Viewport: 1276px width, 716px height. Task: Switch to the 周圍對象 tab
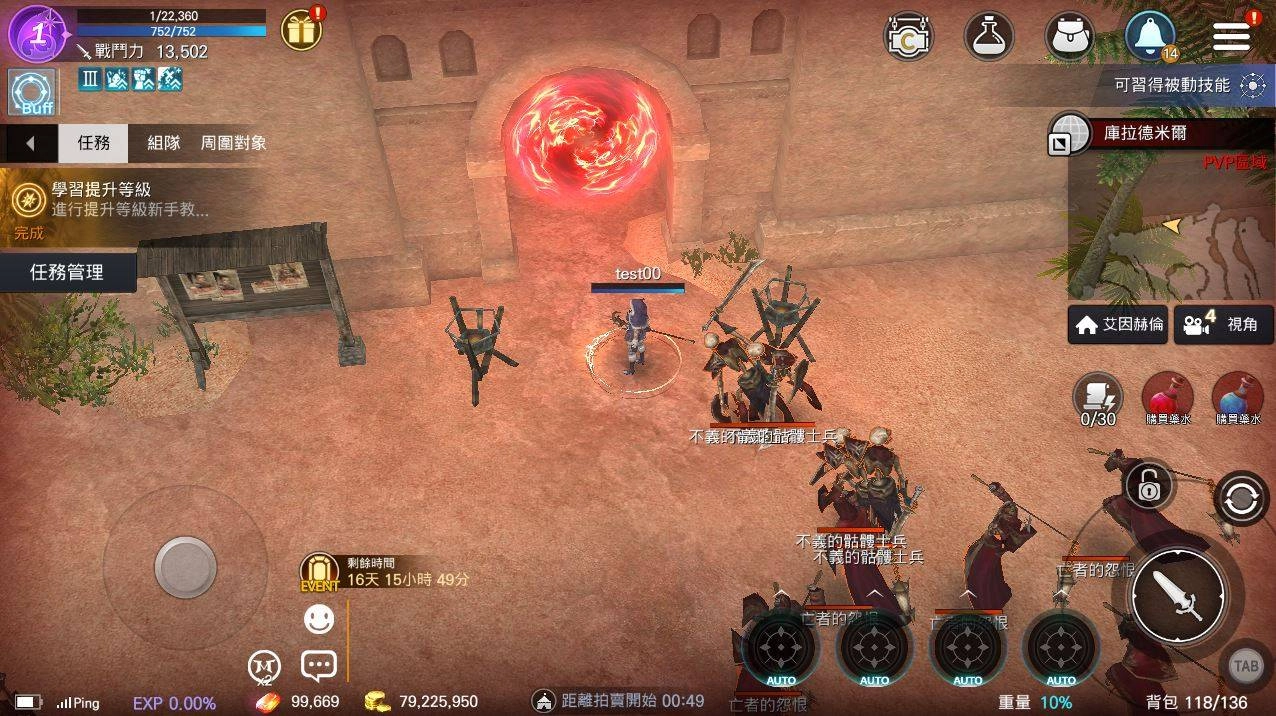(234, 143)
